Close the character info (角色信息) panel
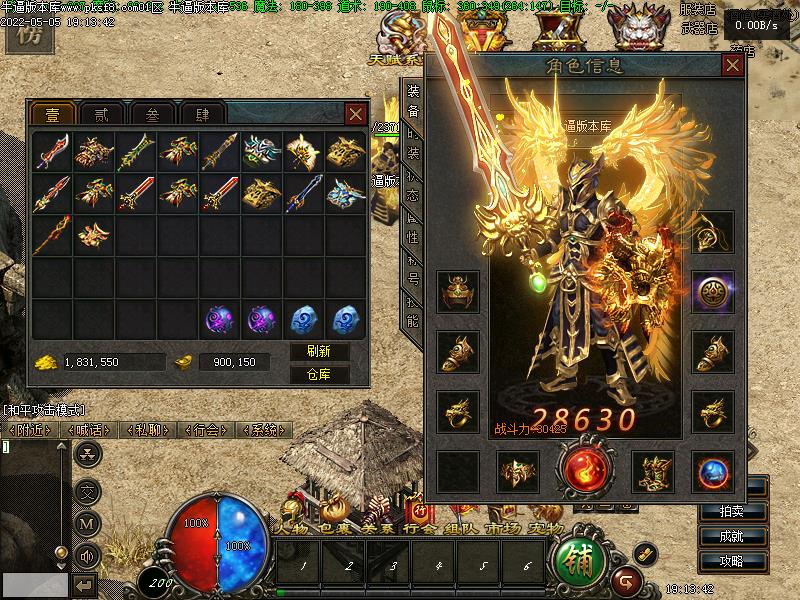Screen dimensions: 800x600 pyautogui.click(x=733, y=66)
